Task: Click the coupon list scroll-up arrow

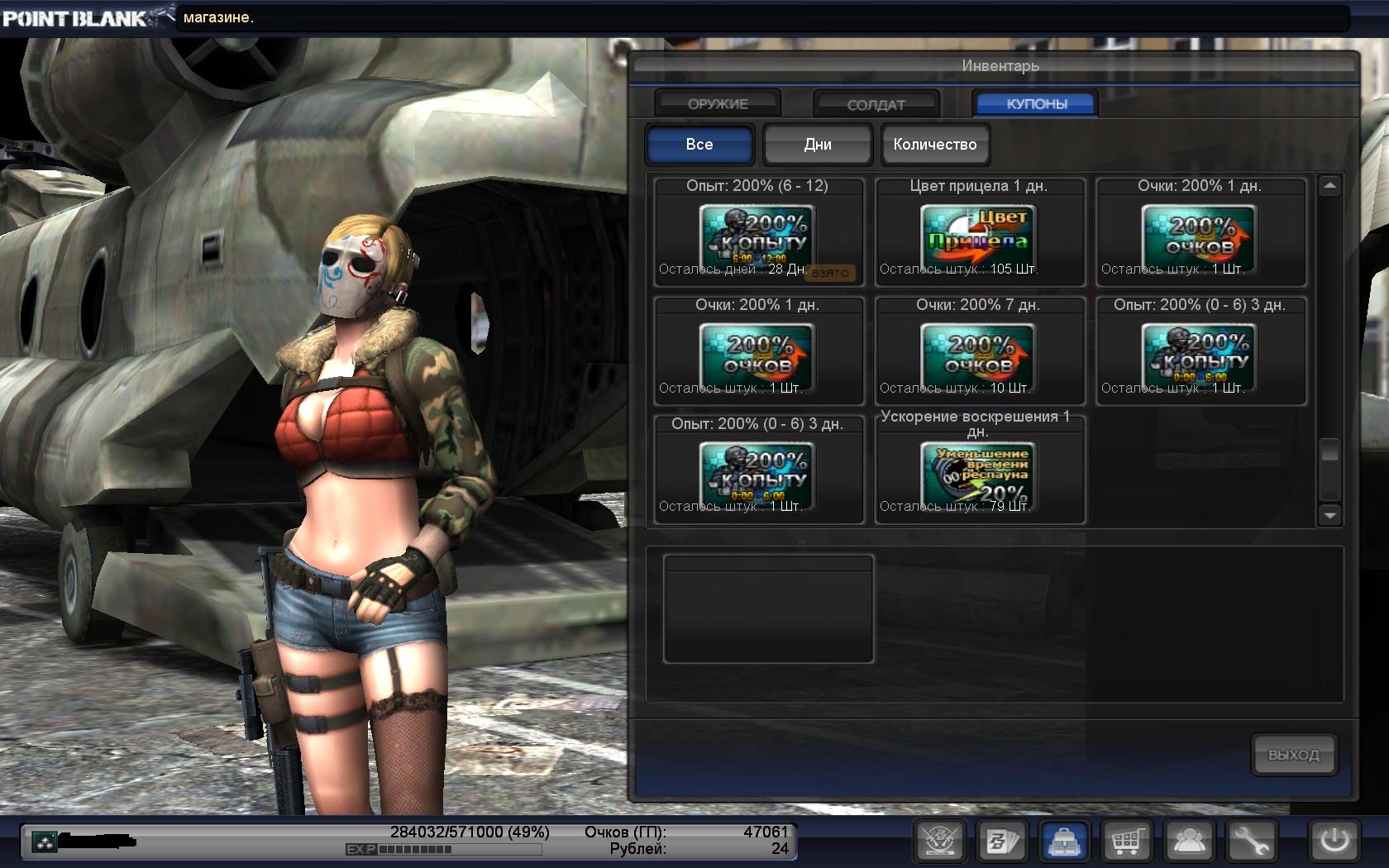Action: pyautogui.click(x=1329, y=187)
